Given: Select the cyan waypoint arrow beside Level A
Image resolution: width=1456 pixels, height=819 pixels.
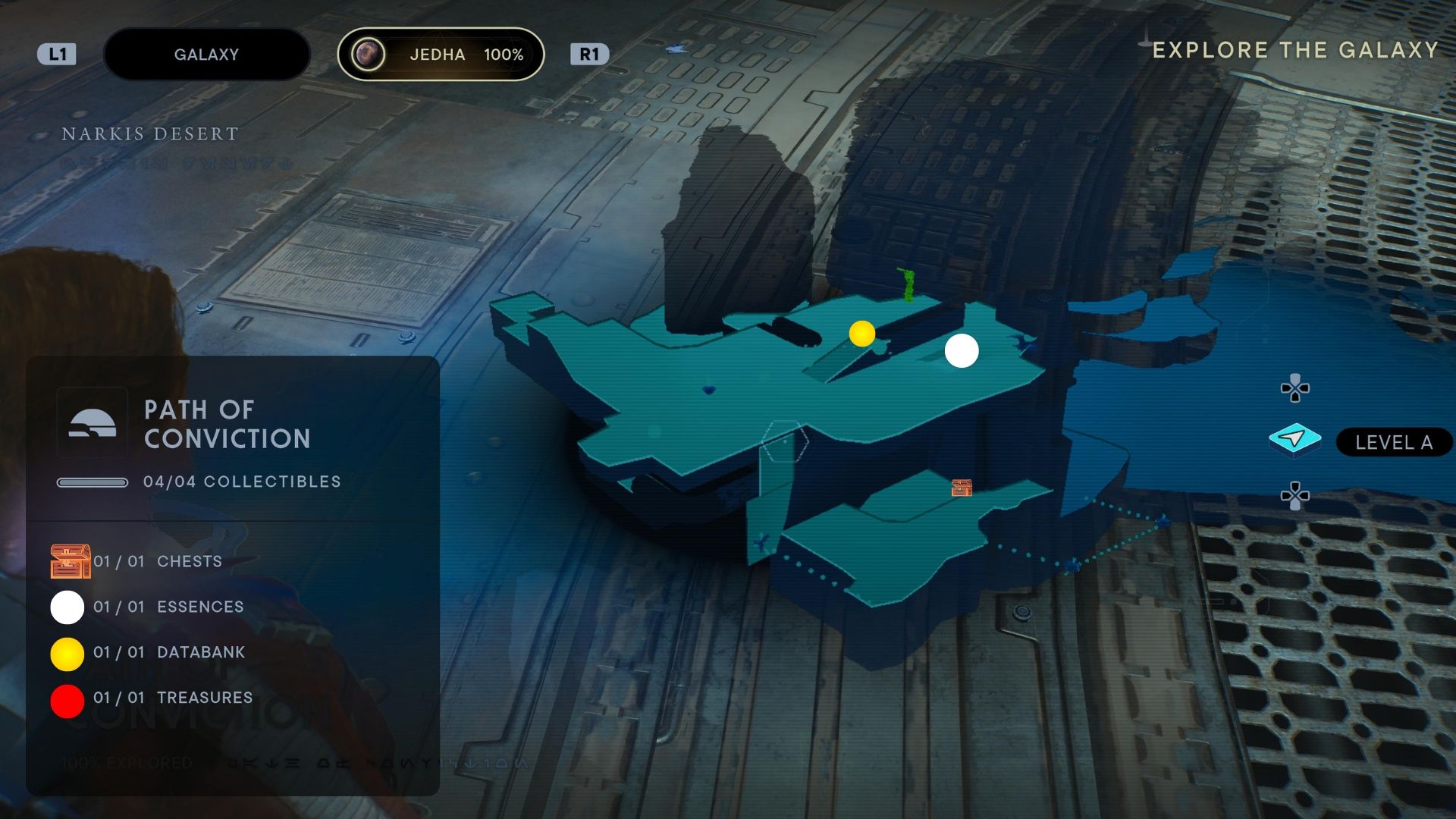Looking at the screenshot, I should point(1294,438).
